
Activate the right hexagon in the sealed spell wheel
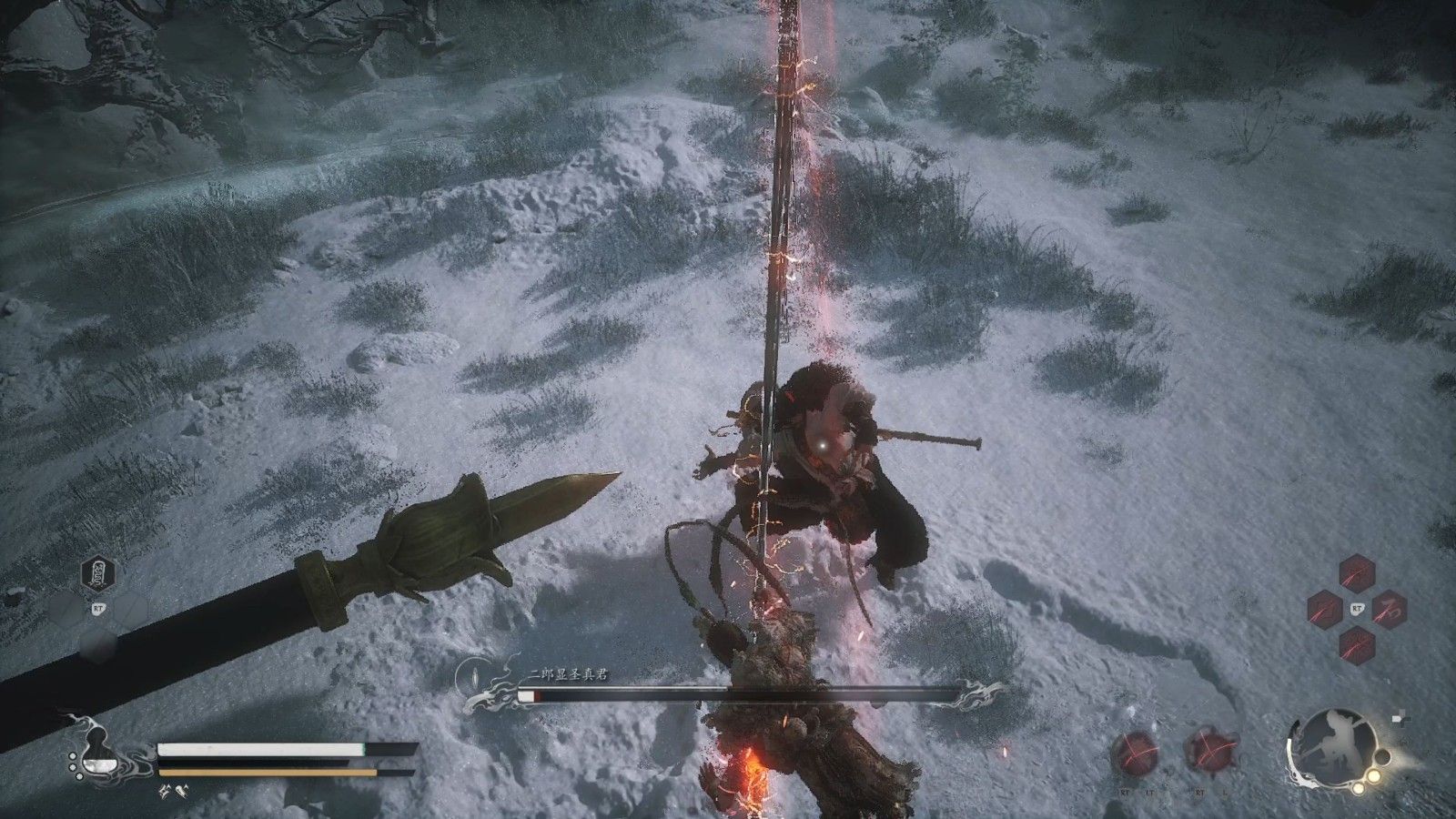1388,609
